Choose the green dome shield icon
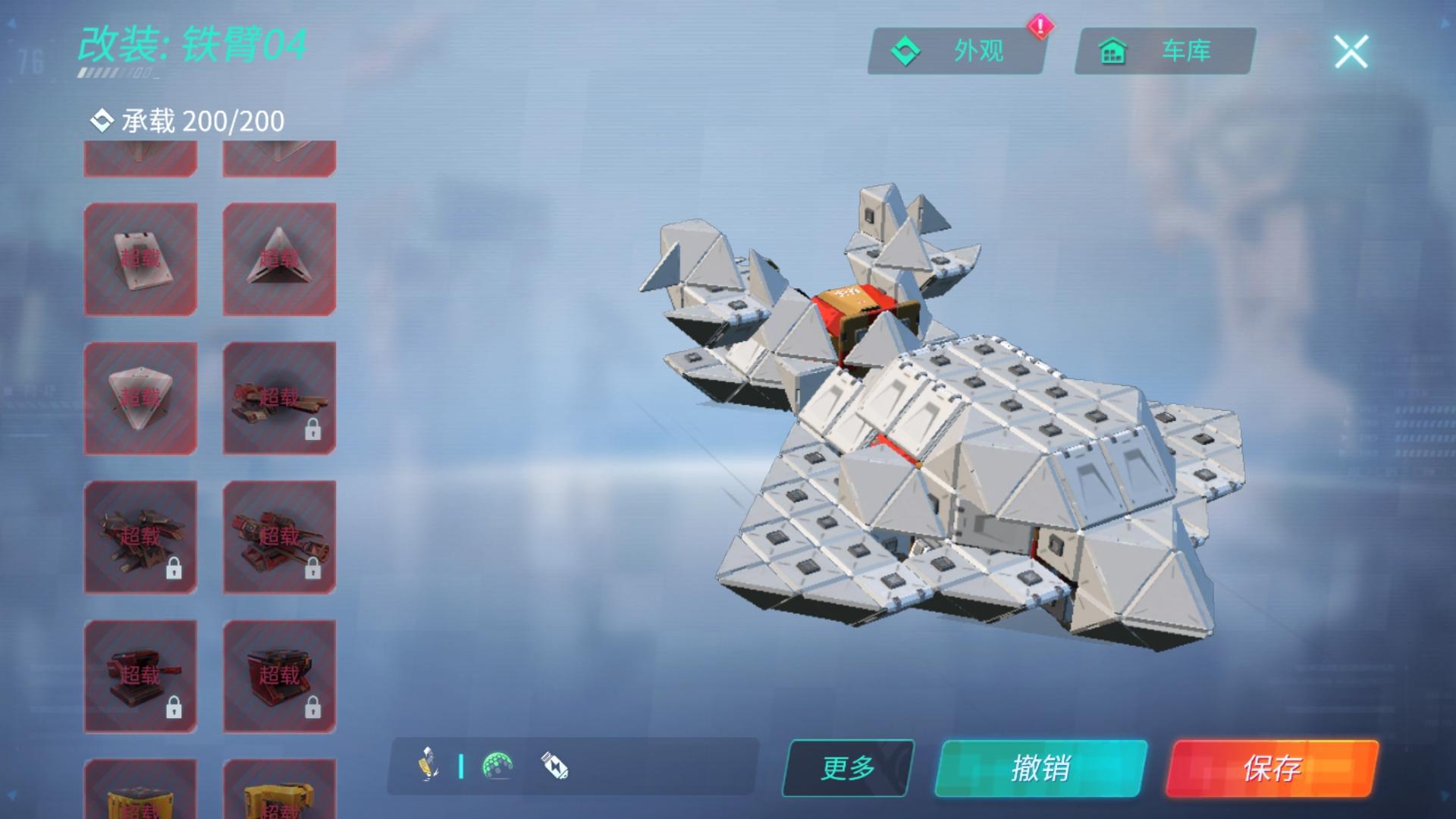 (497, 765)
